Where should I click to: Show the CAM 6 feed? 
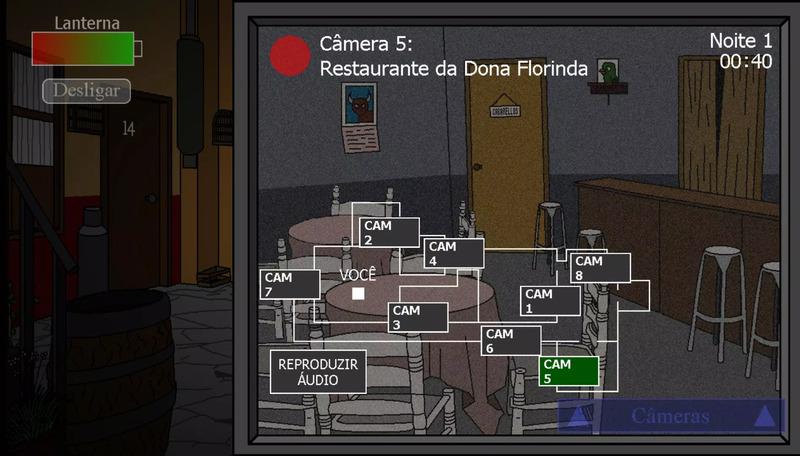pos(511,341)
